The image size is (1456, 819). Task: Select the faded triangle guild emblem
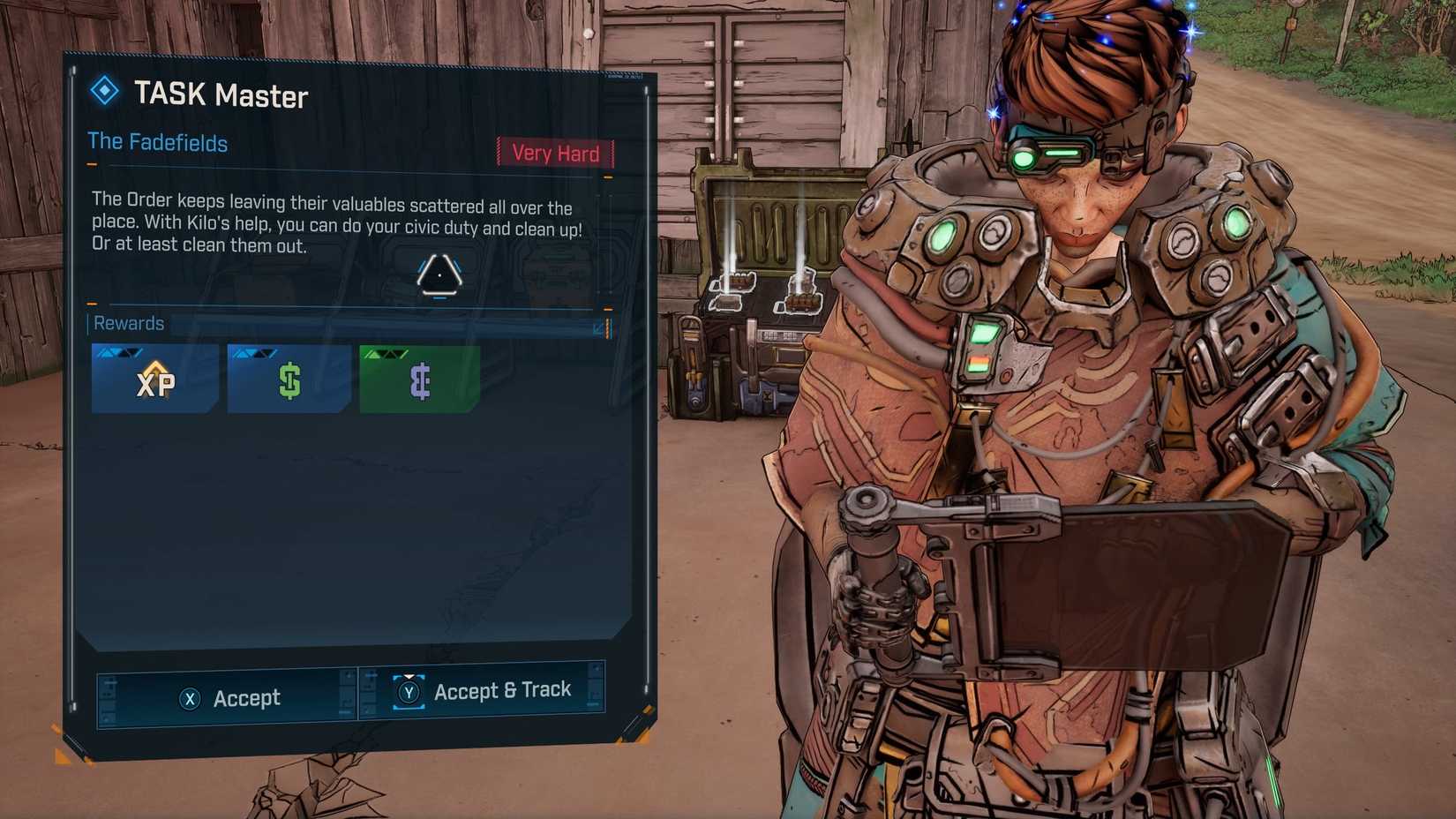(439, 275)
